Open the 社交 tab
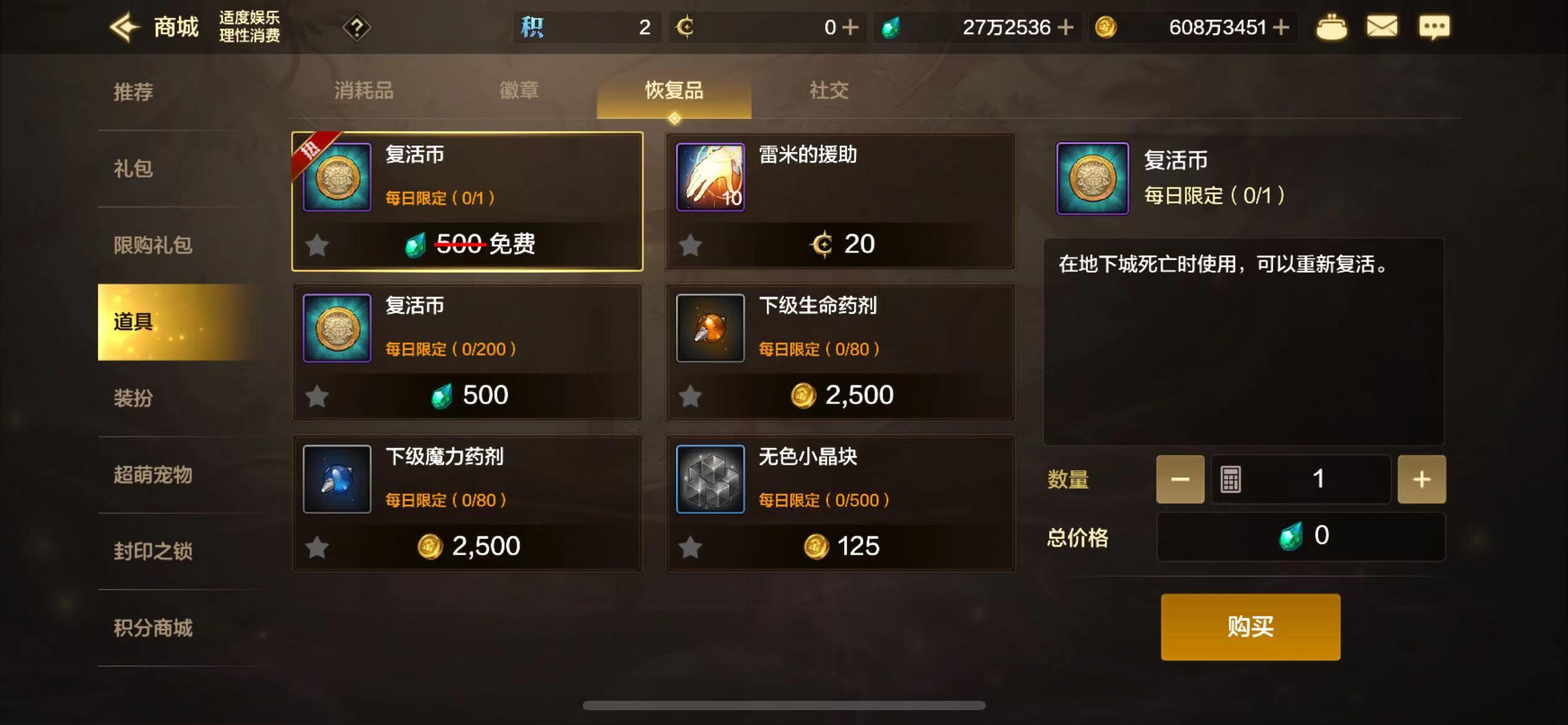This screenshot has width=1568, height=725. [829, 91]
